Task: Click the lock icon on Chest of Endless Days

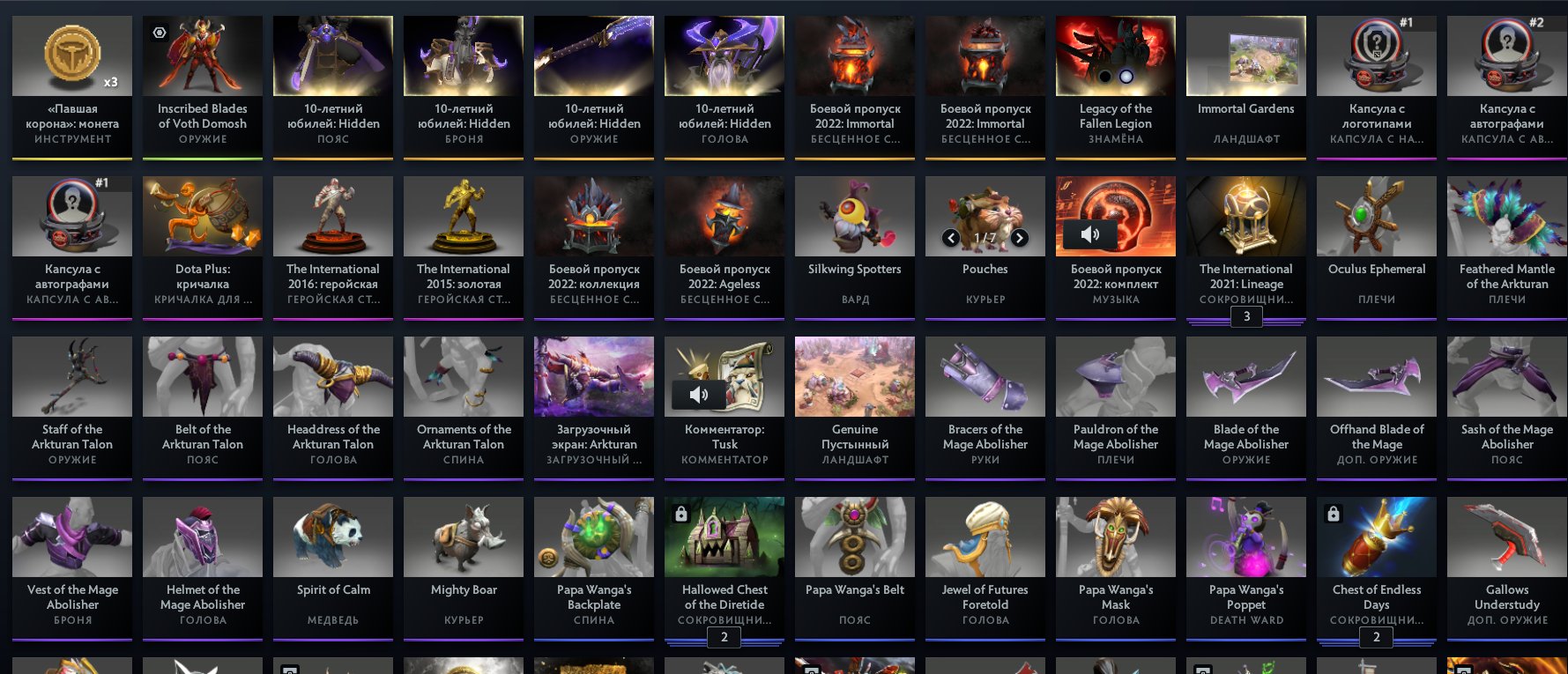Action: coord(1332,515)
